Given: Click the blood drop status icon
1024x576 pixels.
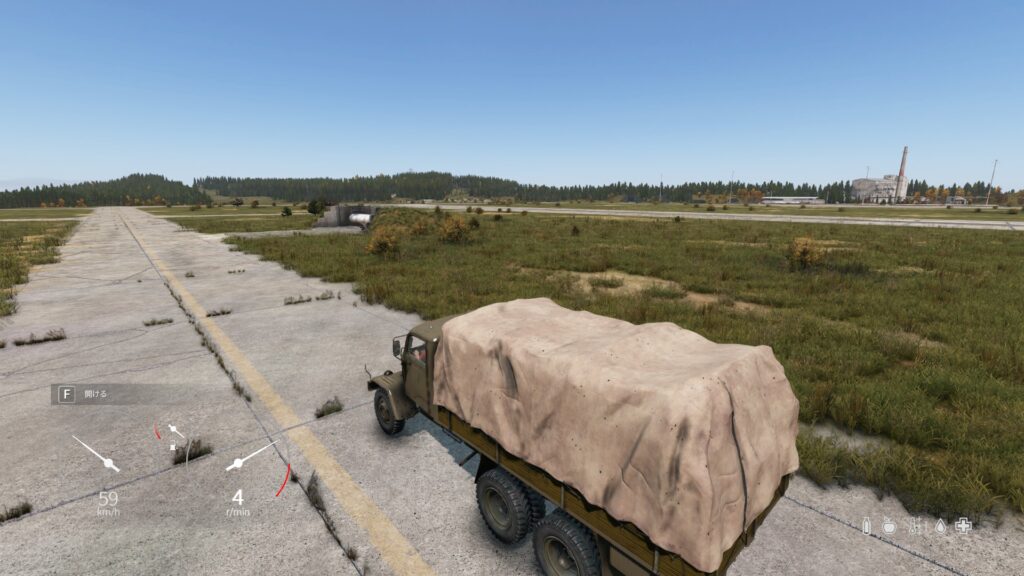Looking at the screenshot, I should coord(940,525).
